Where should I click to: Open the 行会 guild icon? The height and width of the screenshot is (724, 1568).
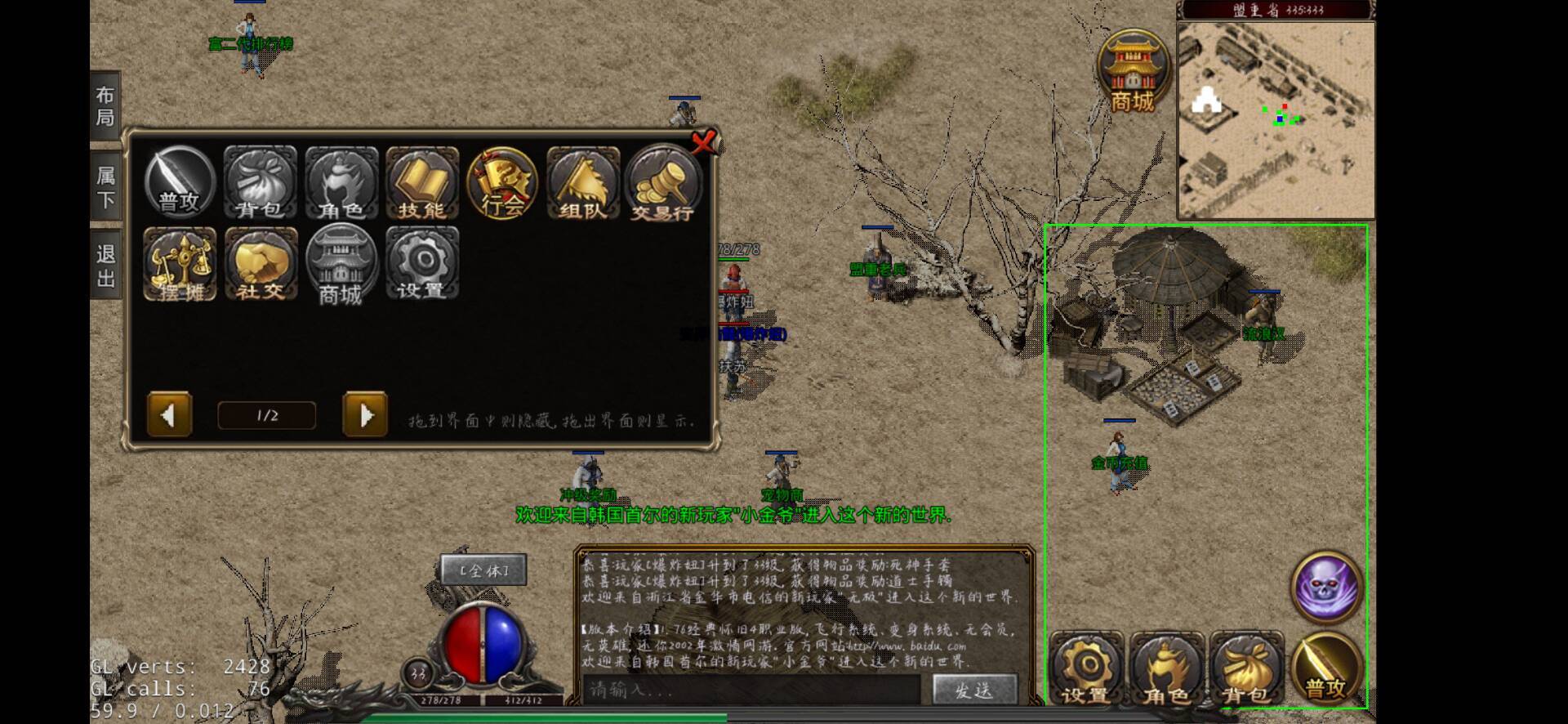(502, 183)
